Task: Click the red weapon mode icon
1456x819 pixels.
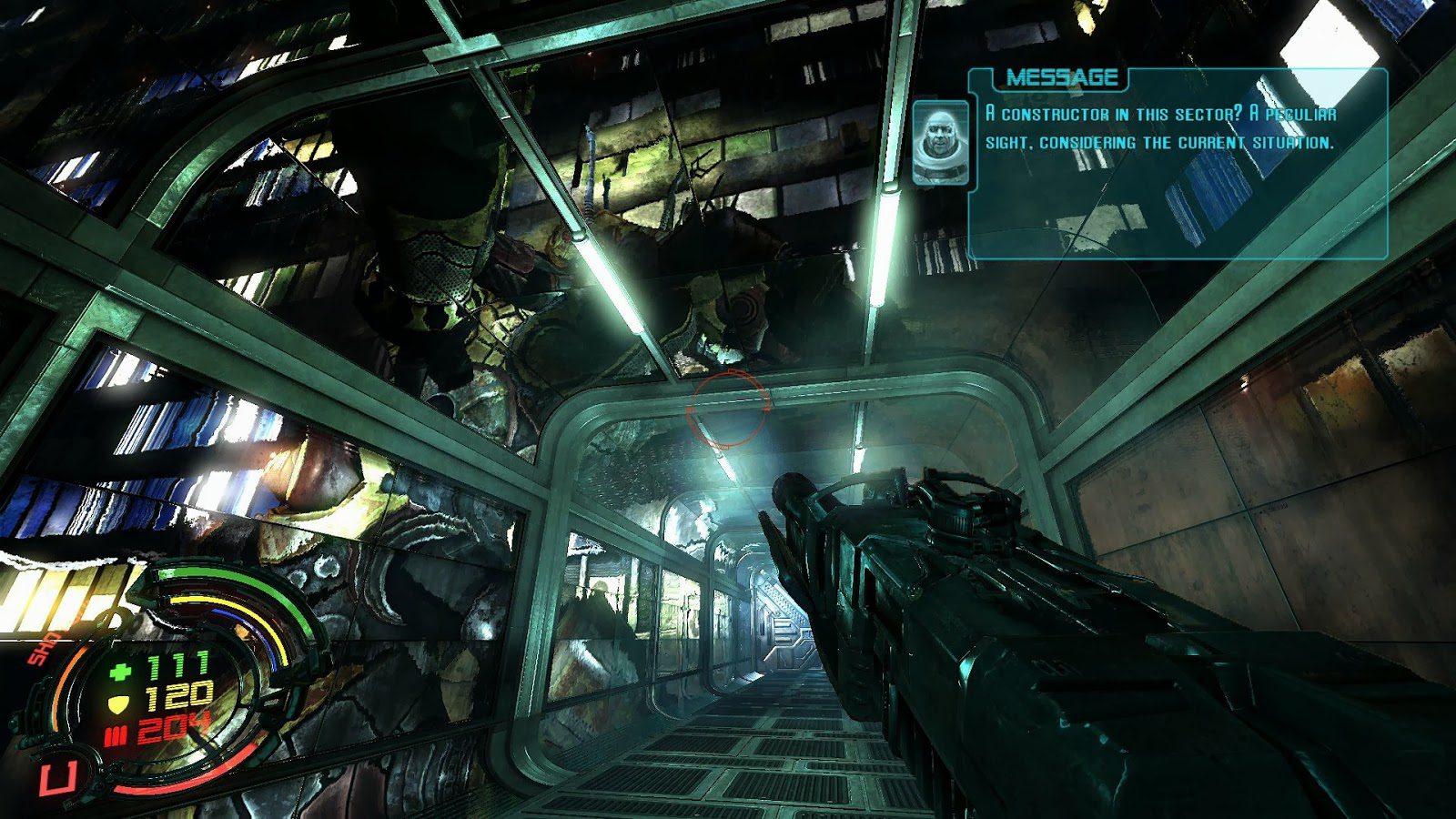Action: (x=57, y=778)
